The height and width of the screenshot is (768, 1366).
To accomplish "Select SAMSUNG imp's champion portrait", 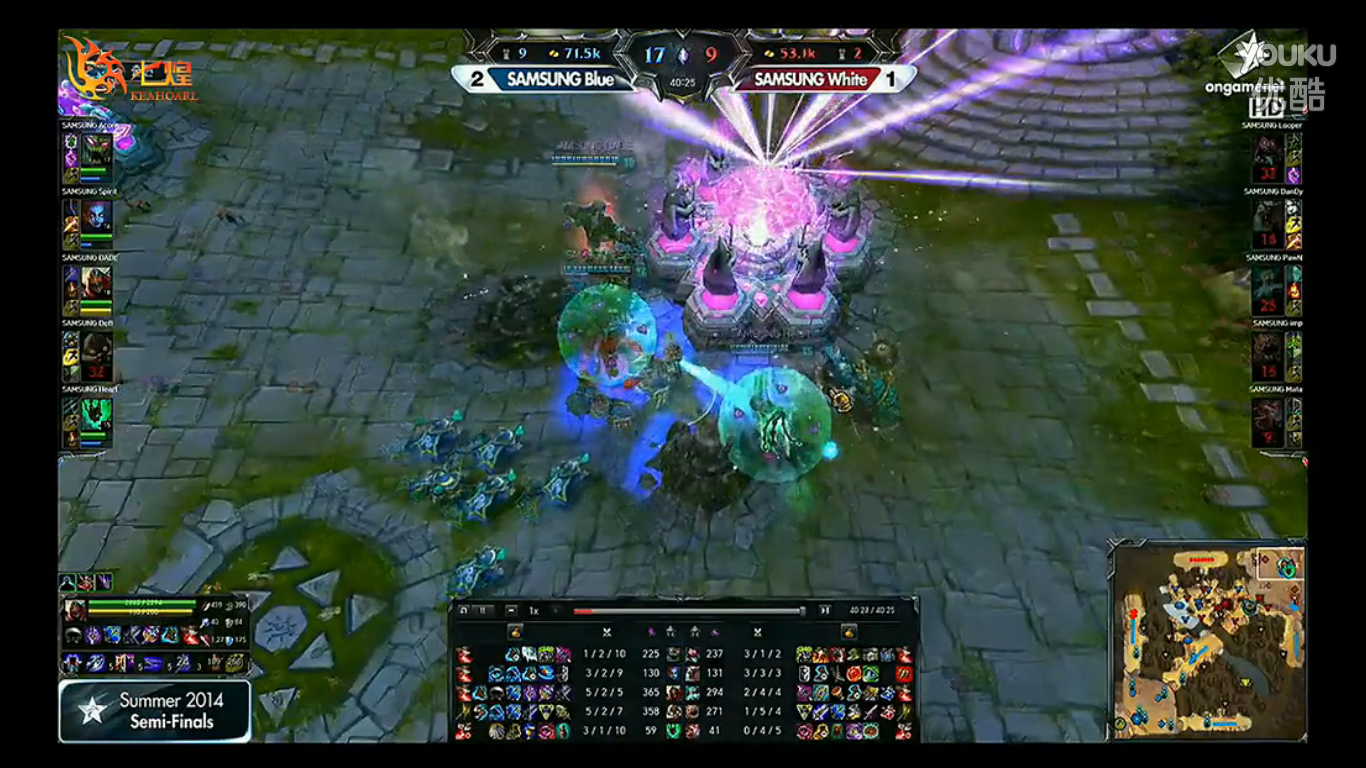I will coord(1267,353).
